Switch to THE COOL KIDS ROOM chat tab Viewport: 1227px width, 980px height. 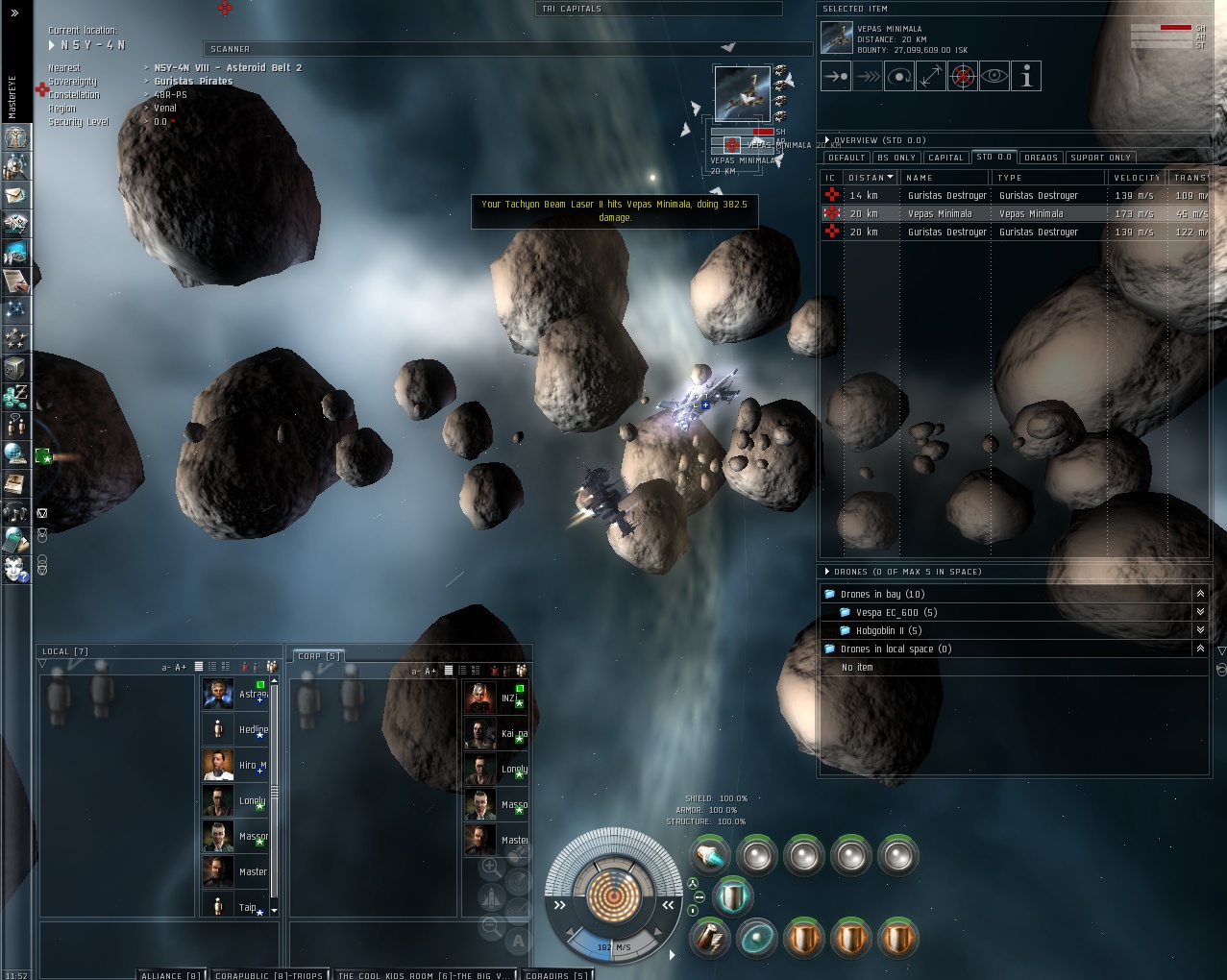click(423, 975)
